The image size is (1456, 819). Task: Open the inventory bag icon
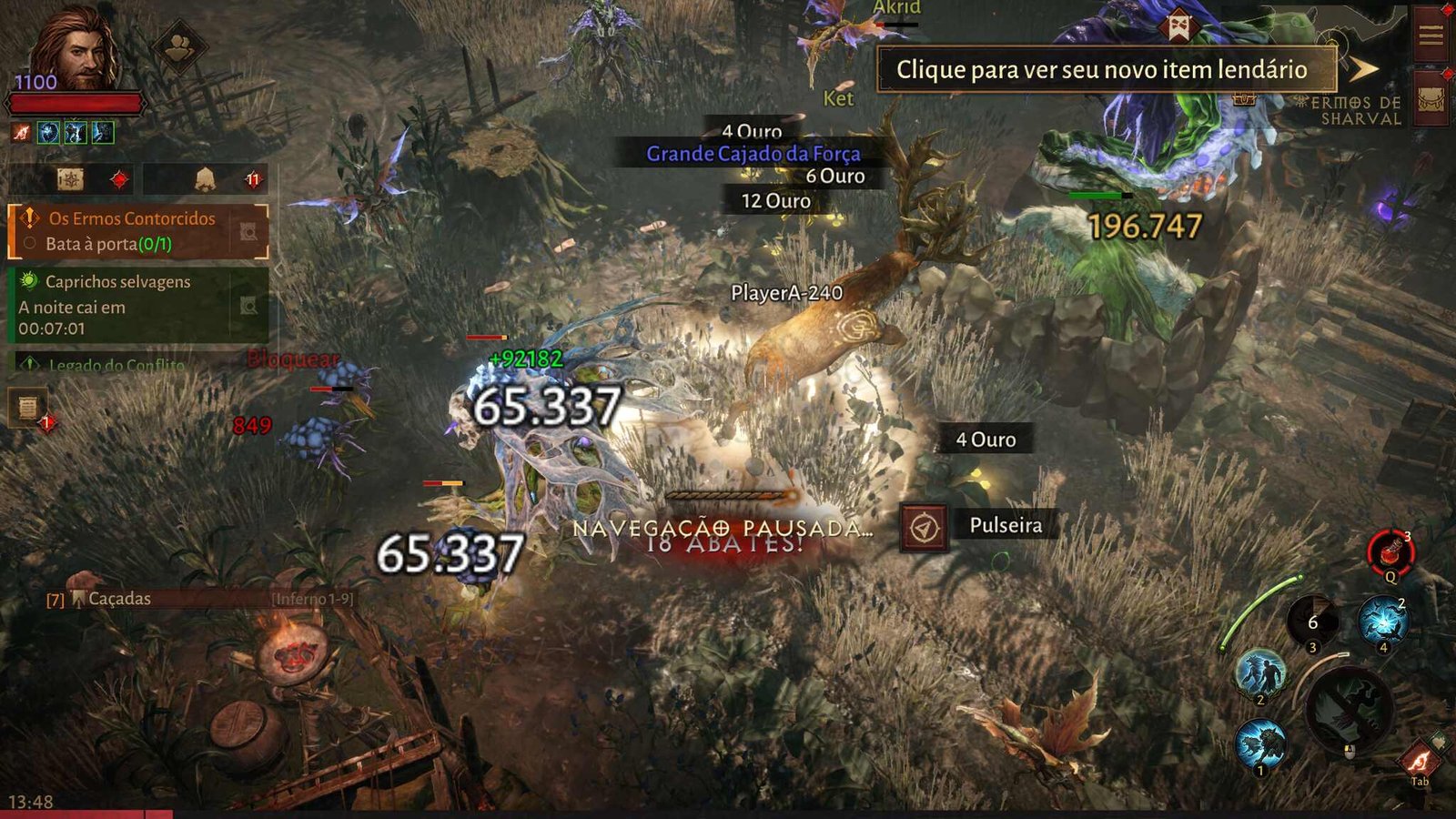click(1431, 102)
